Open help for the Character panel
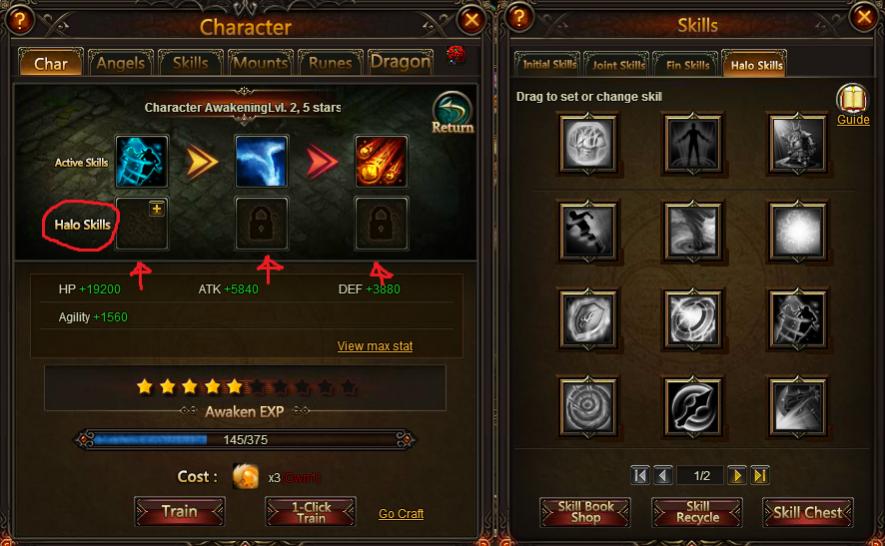Screen dimensions: 885x546 (21, 19)
